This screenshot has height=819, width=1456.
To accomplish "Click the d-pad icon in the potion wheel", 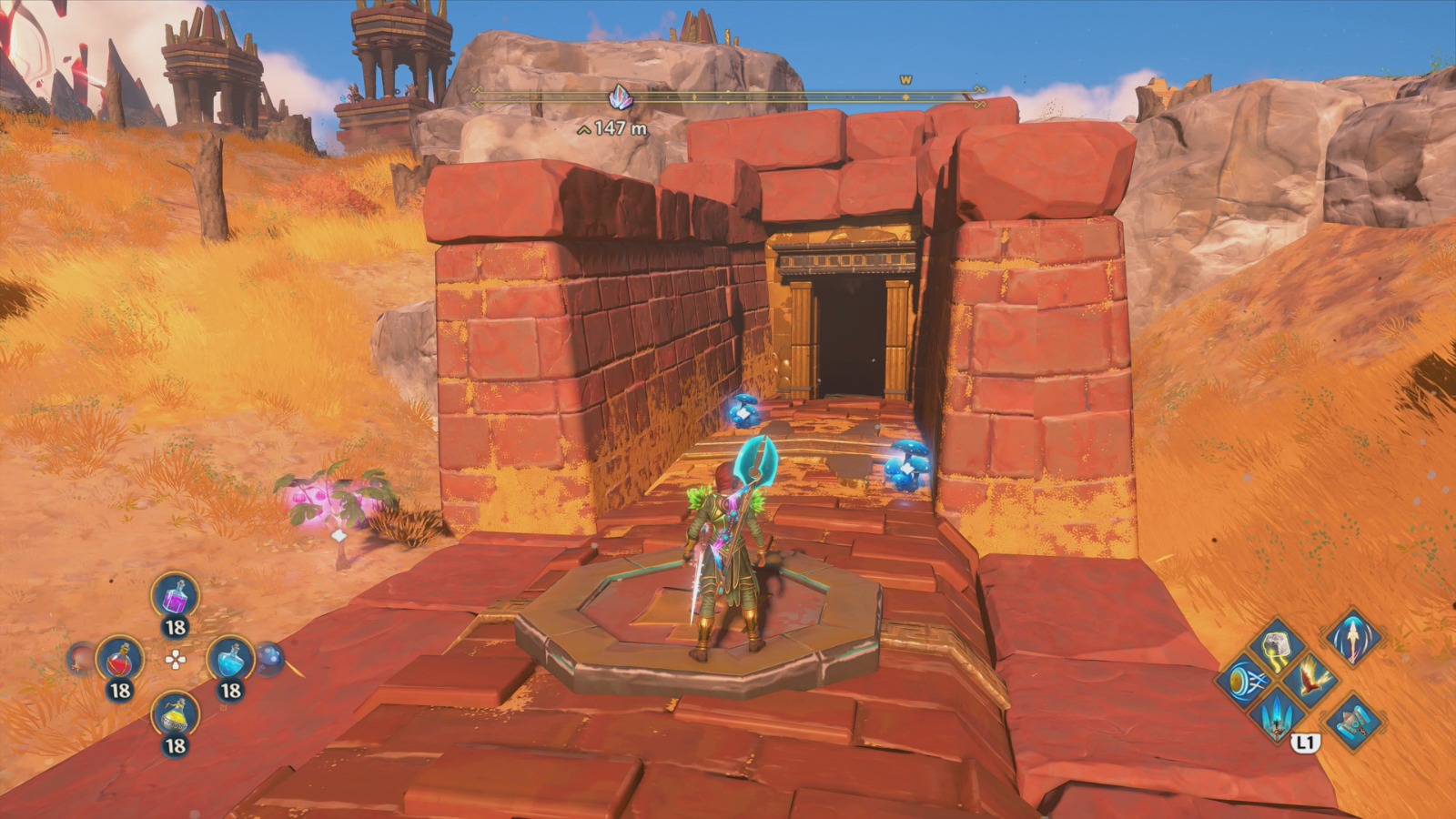I will pyautogui.click(x=176, y=658).
